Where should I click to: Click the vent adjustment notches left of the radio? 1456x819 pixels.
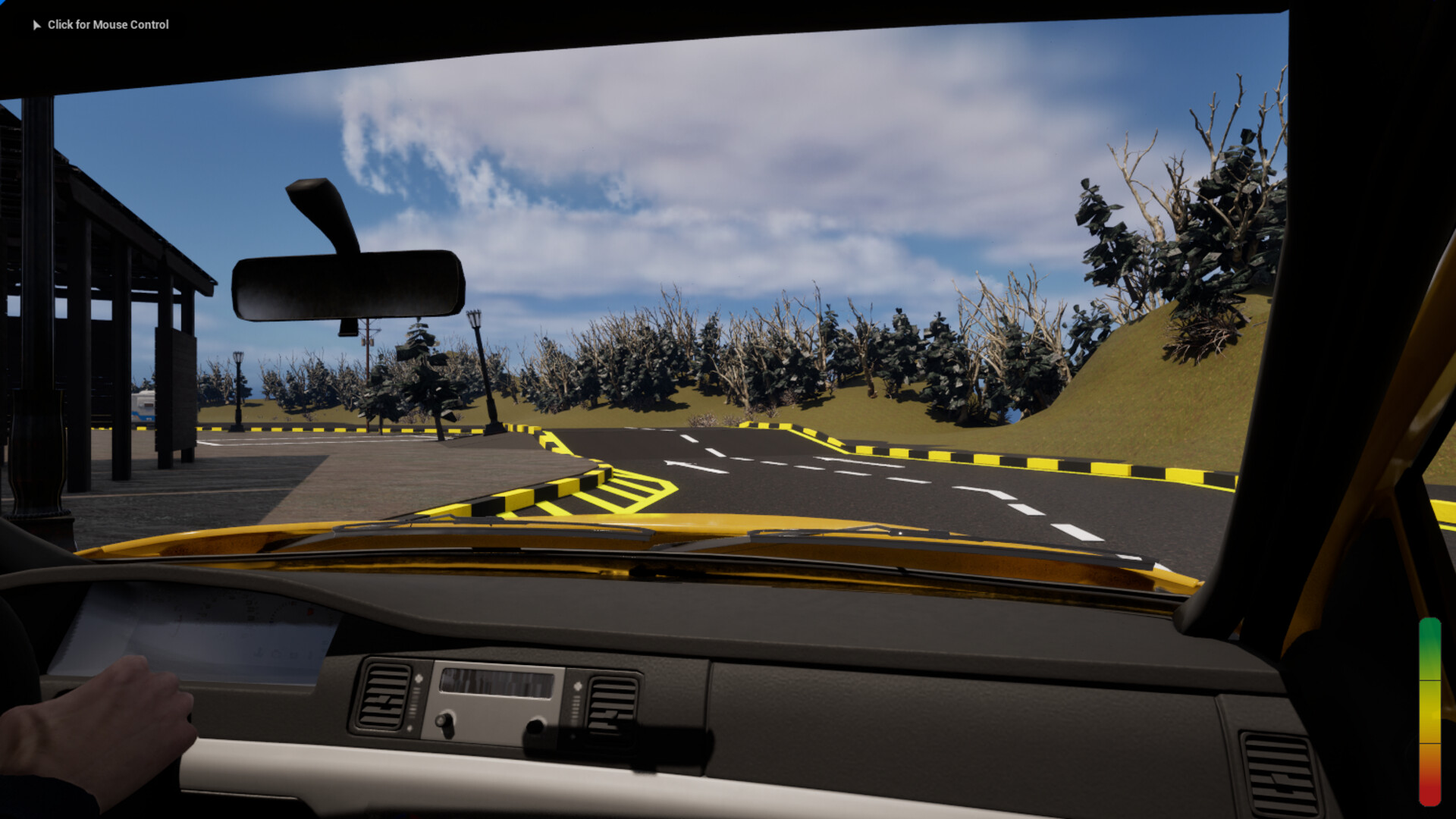[414, 703]
